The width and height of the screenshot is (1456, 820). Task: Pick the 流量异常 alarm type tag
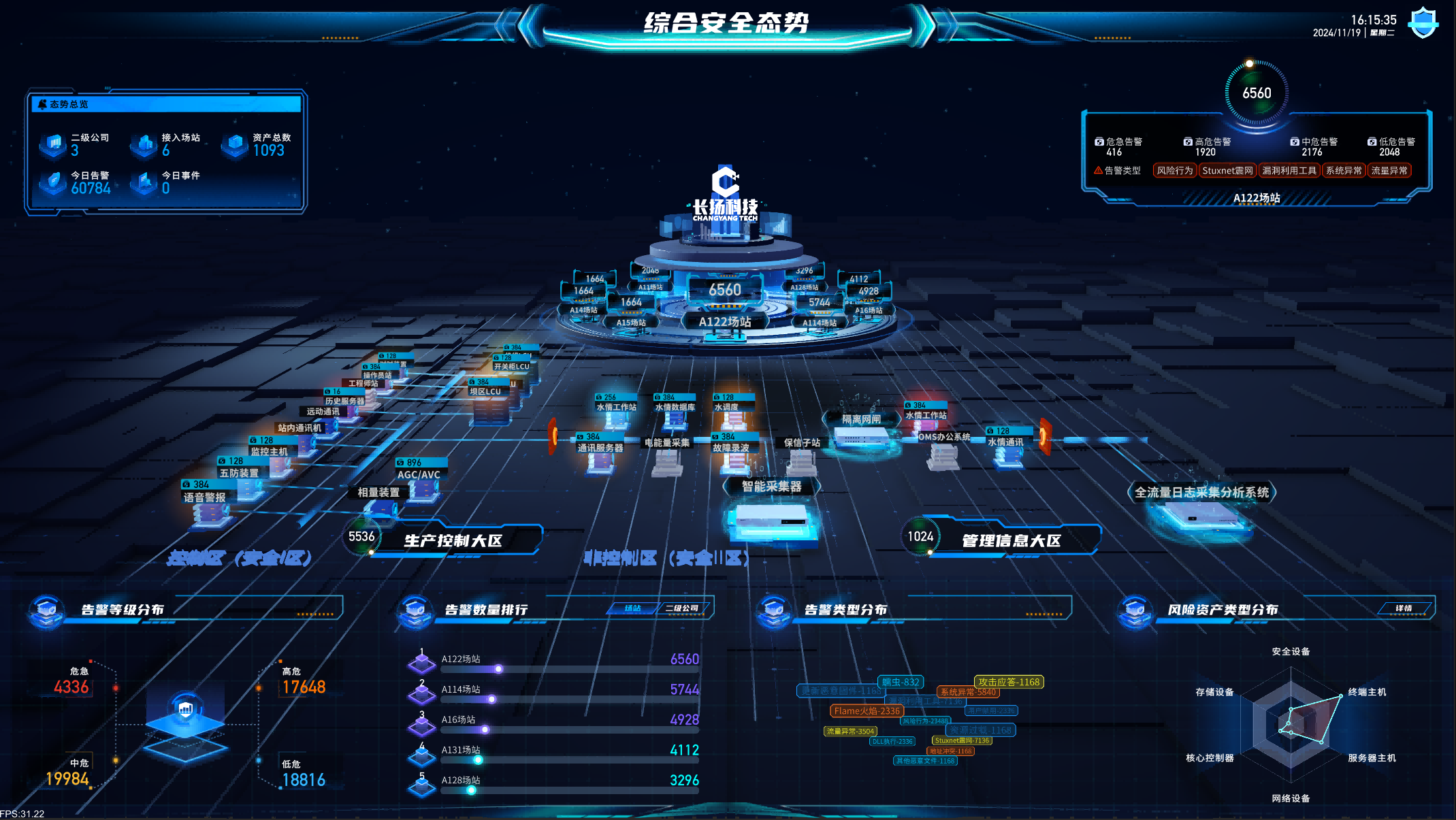coord(1389,171)
